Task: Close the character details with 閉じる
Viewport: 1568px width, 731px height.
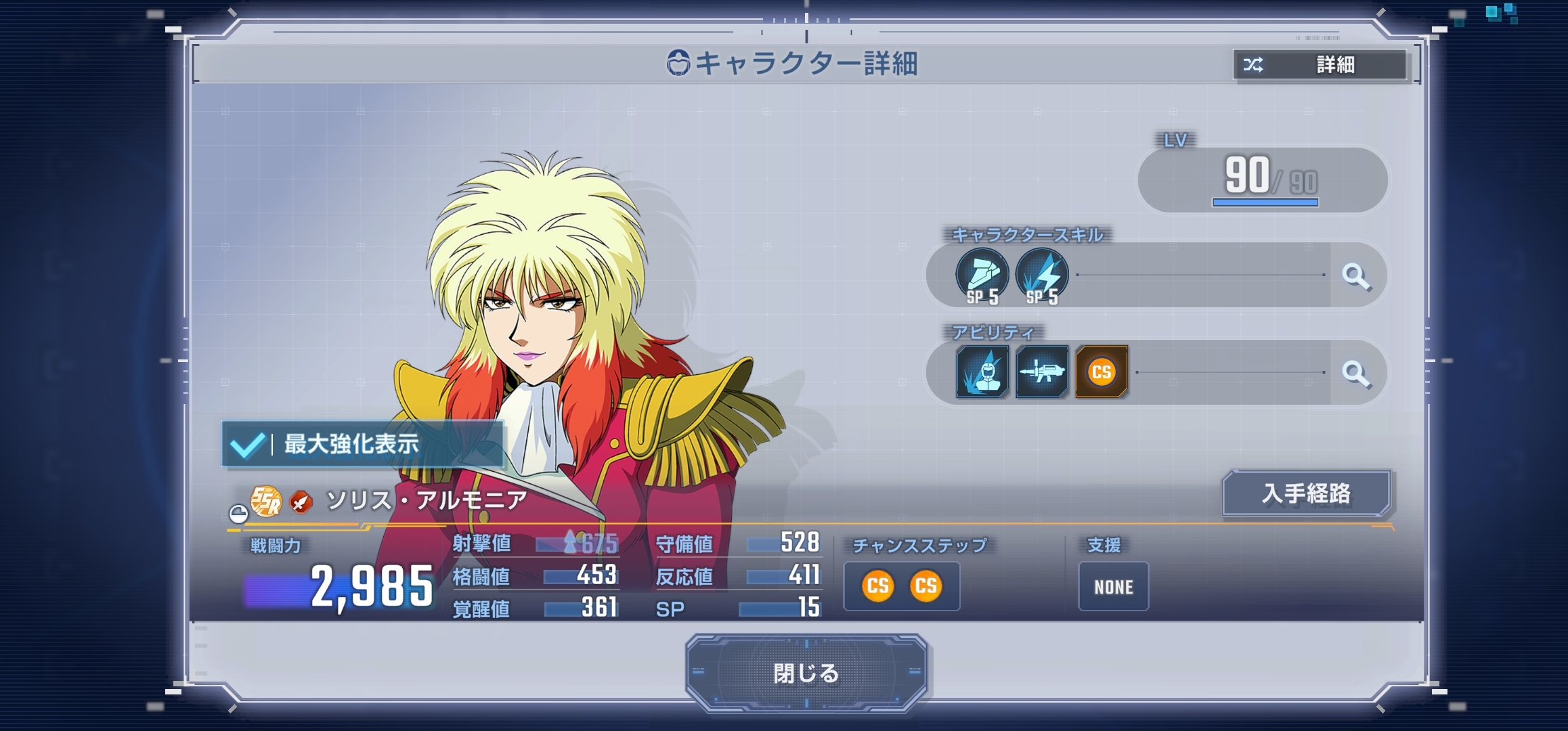Action: (806, 673)
